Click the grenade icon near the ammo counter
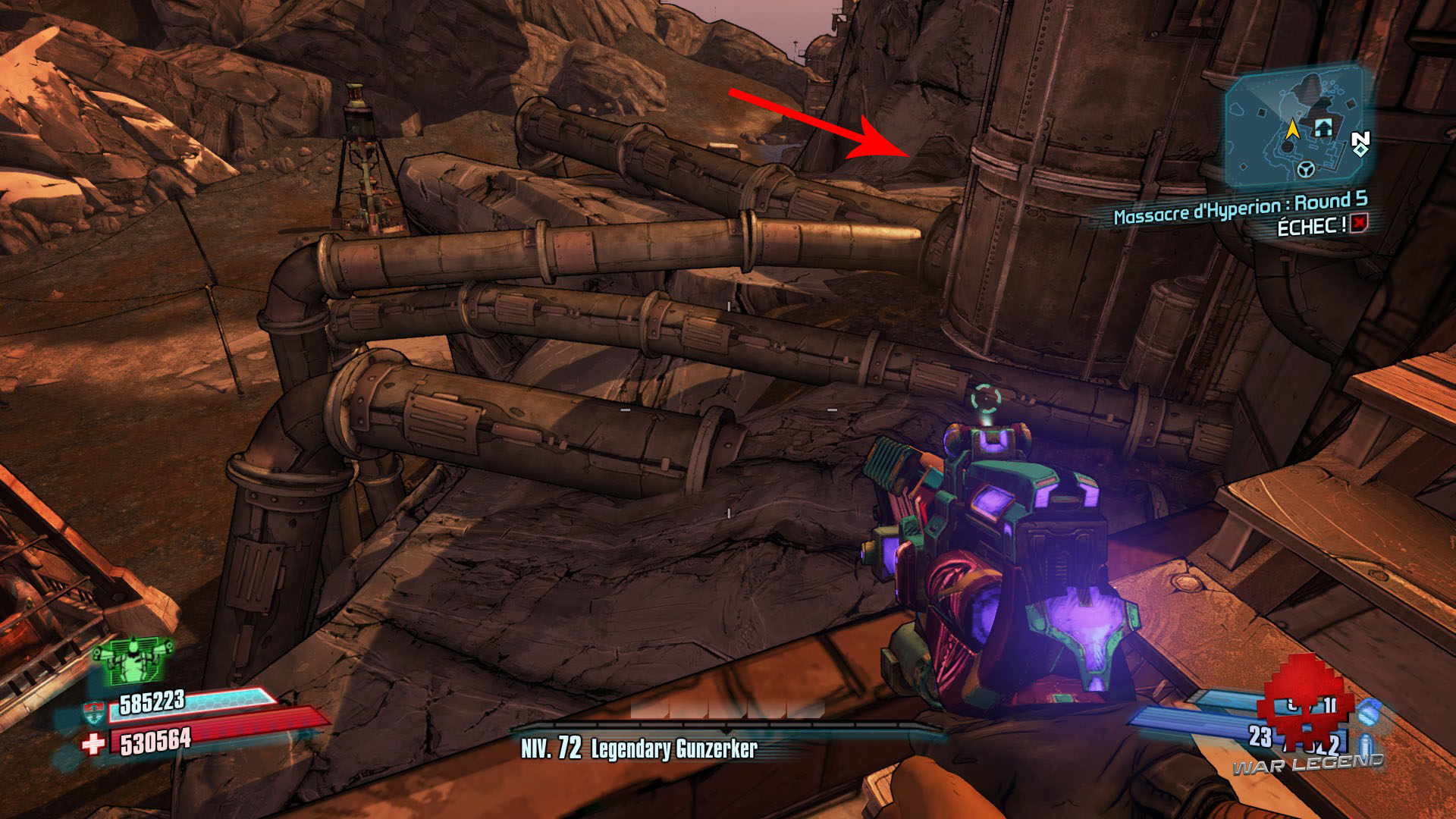This screenshot has height=819, width=1456. click(x=1369, y=714)
